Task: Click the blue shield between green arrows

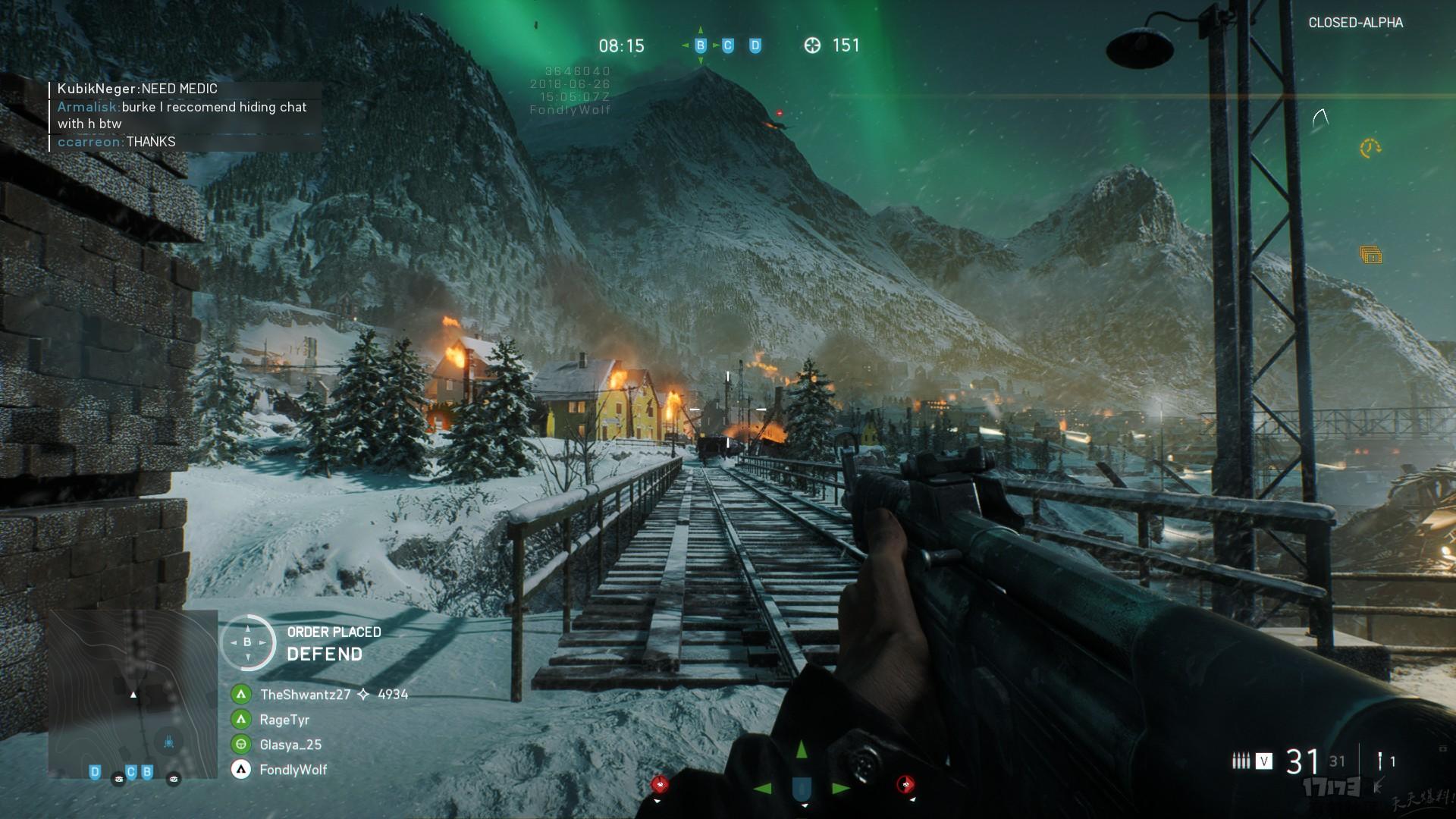Action: tap(802, 789)
